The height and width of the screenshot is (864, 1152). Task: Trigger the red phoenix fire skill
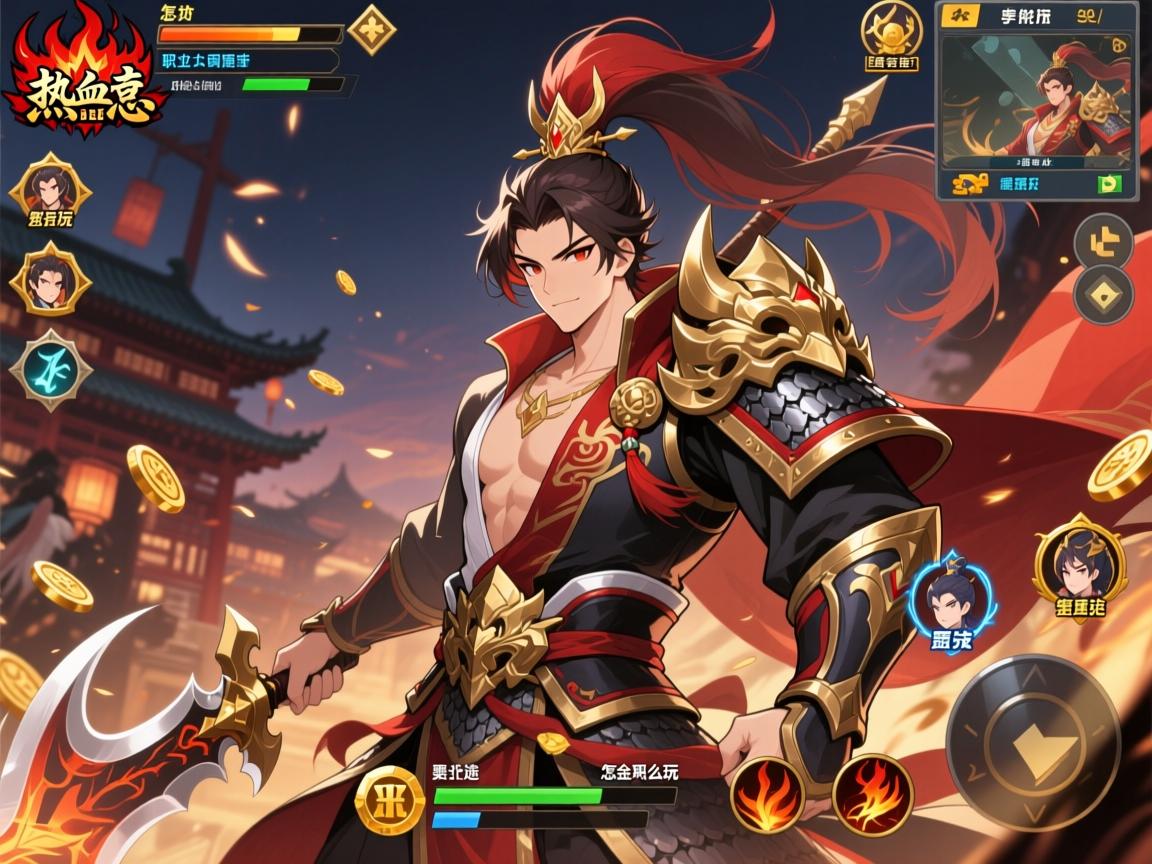(x=872, y=795)
